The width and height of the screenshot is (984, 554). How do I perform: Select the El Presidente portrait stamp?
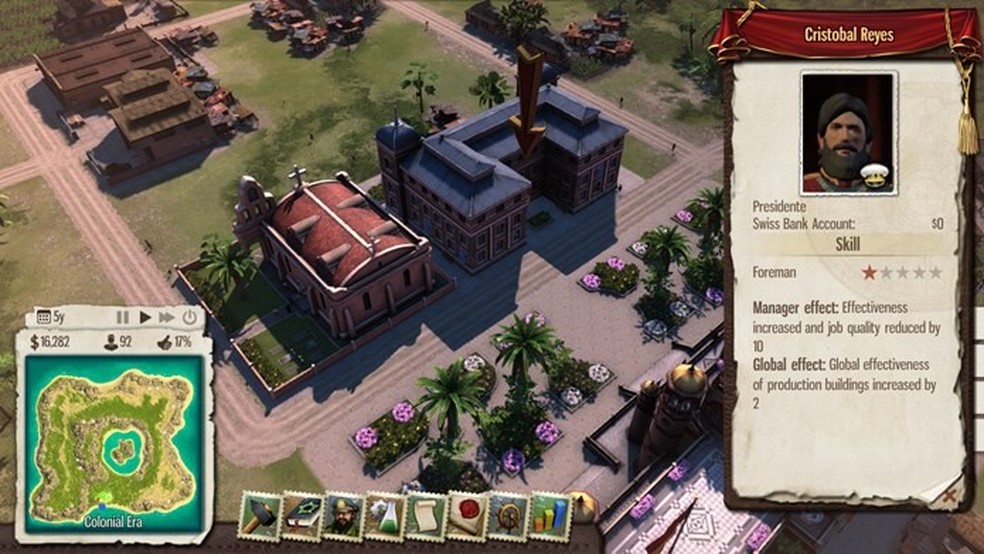(x=343, y=516)
